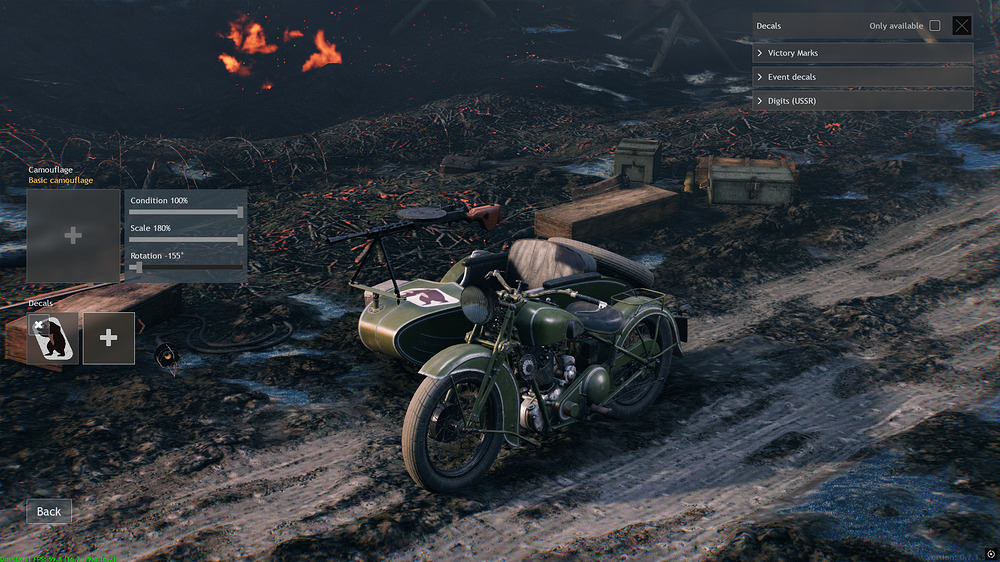Select the empty camouflage slot

[73, 236]
